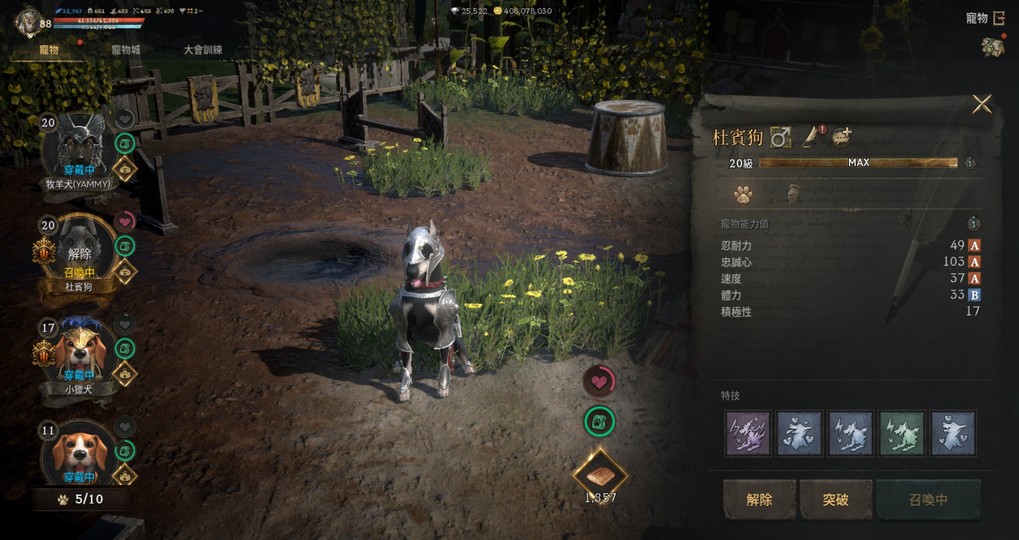Select the 牧羊犬(YAMMY) pet portrait
This screenshot has width=1019, height=540.
(x=77, y=145)
